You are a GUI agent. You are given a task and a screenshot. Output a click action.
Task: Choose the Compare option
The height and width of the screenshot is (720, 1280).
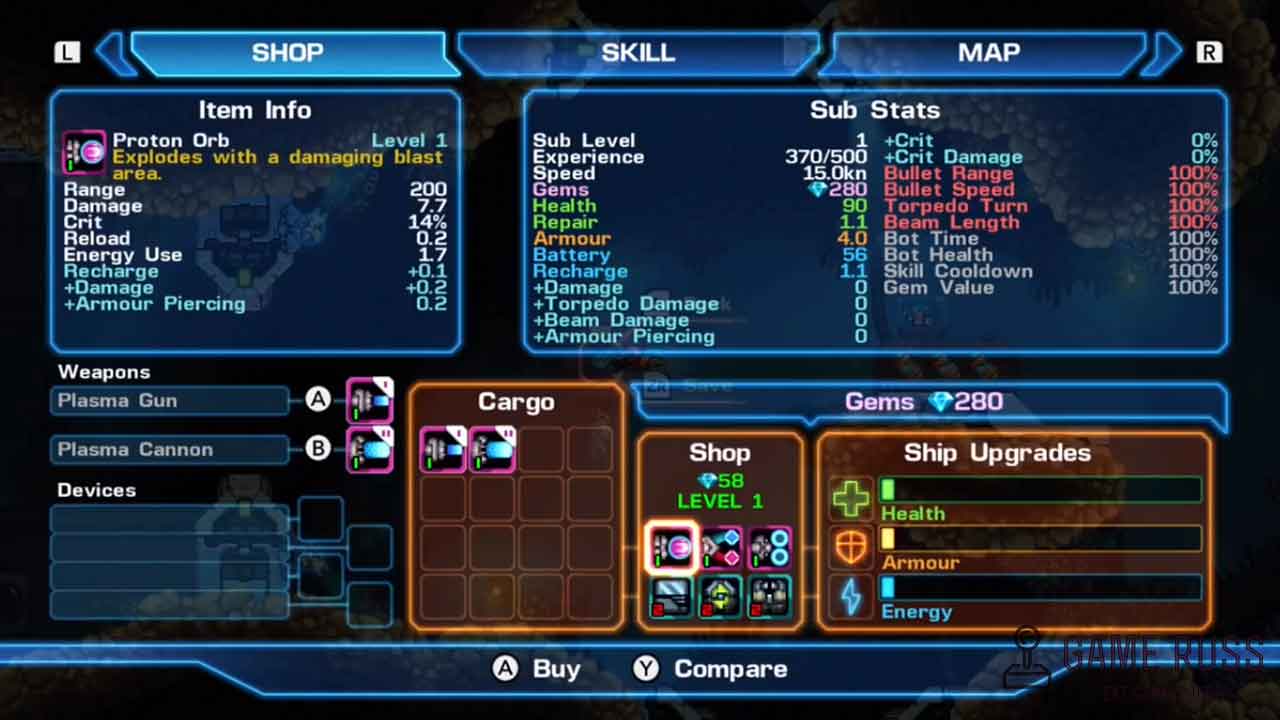tap(711, 669)
